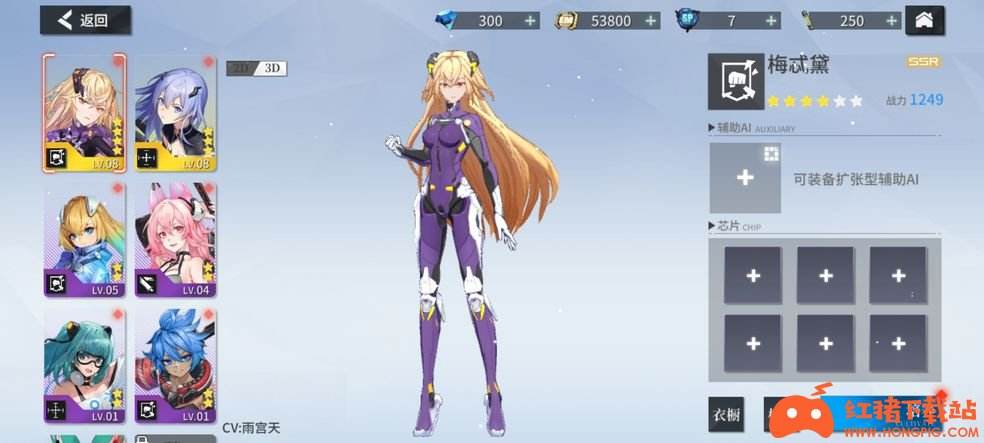Select the blonde LV.08 character card

pyautogui.click(x=84, y=112)
